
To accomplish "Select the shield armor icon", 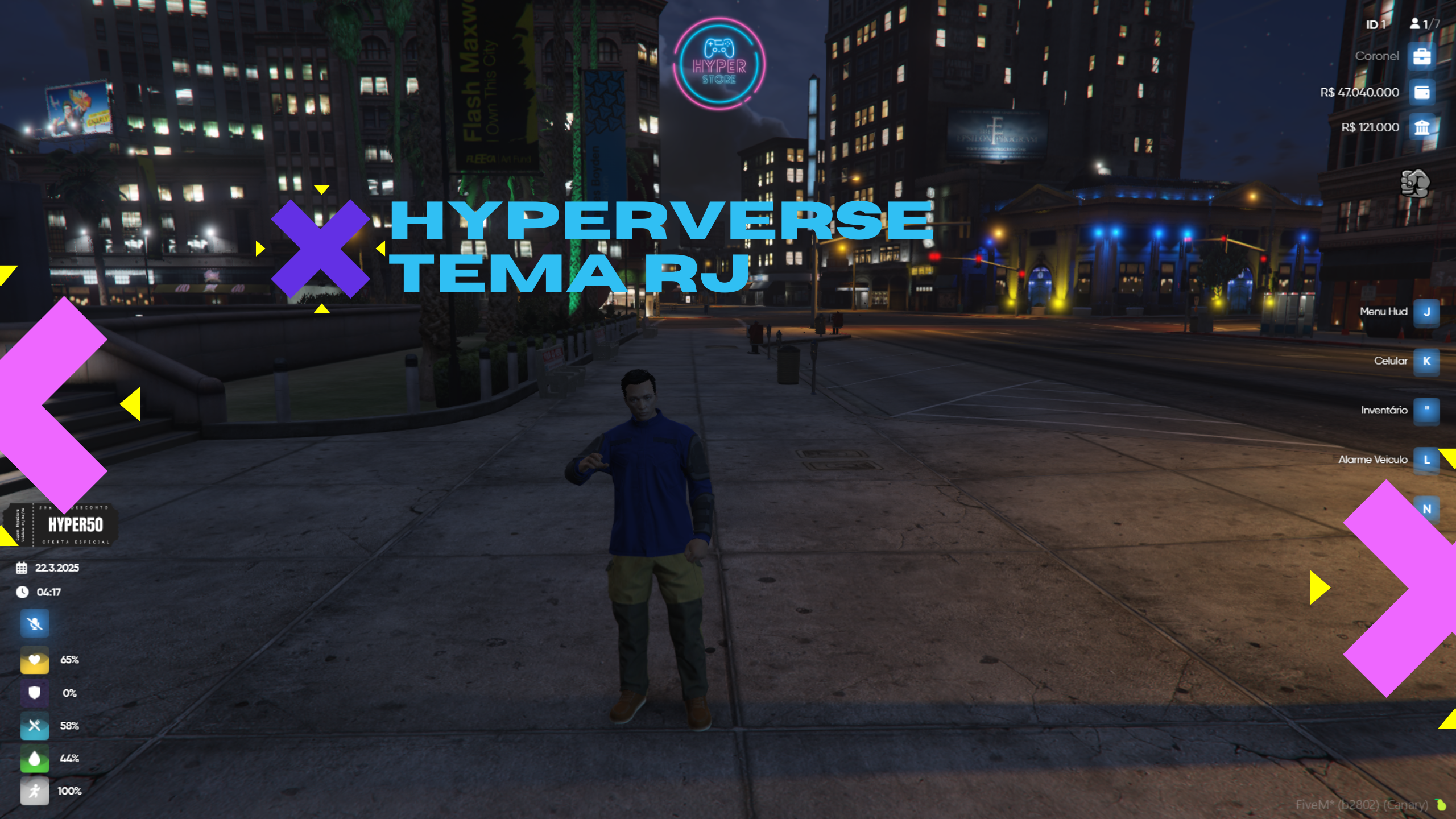I will point(35,693).
